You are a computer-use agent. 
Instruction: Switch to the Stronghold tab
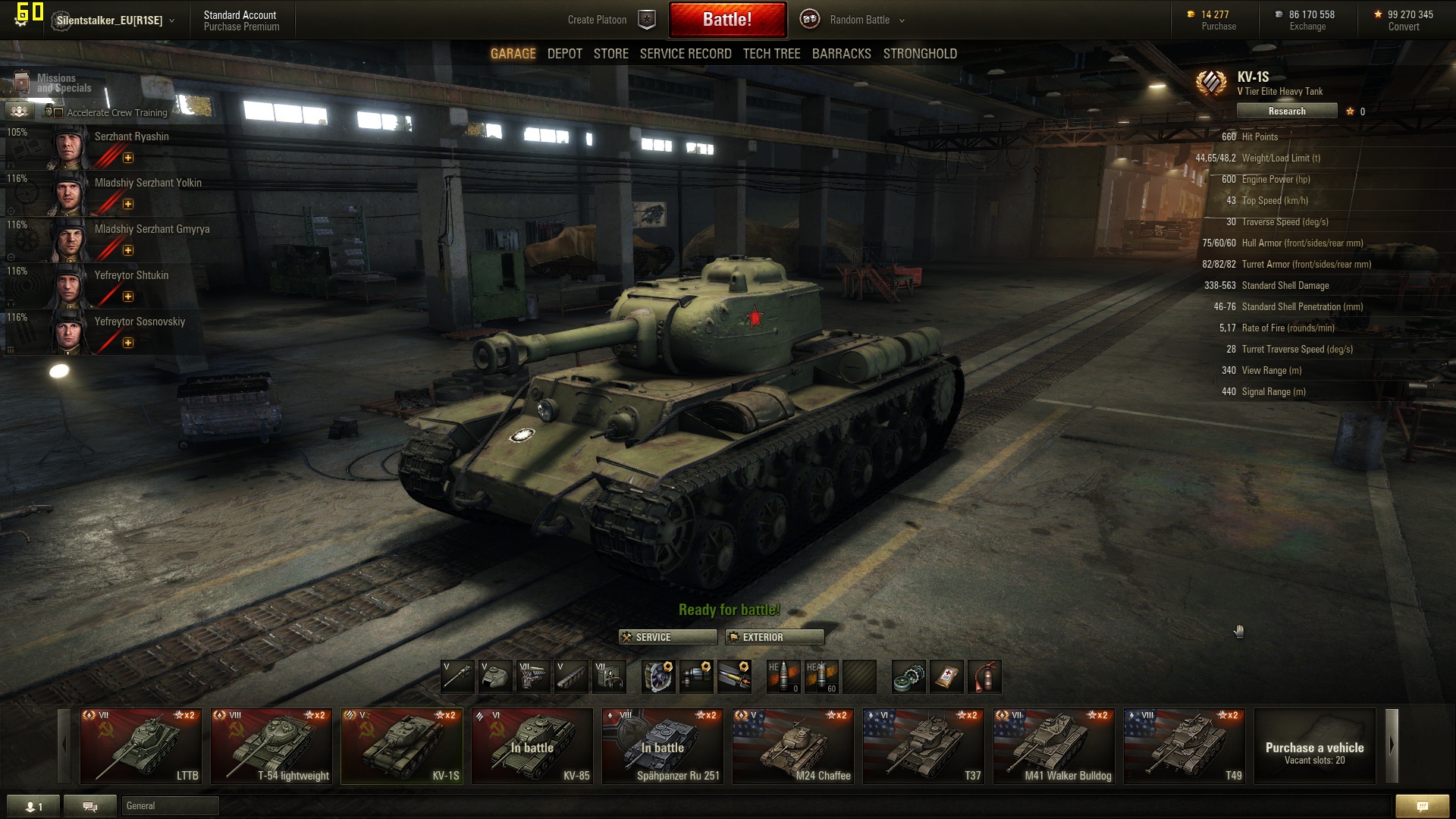[920, 54]
